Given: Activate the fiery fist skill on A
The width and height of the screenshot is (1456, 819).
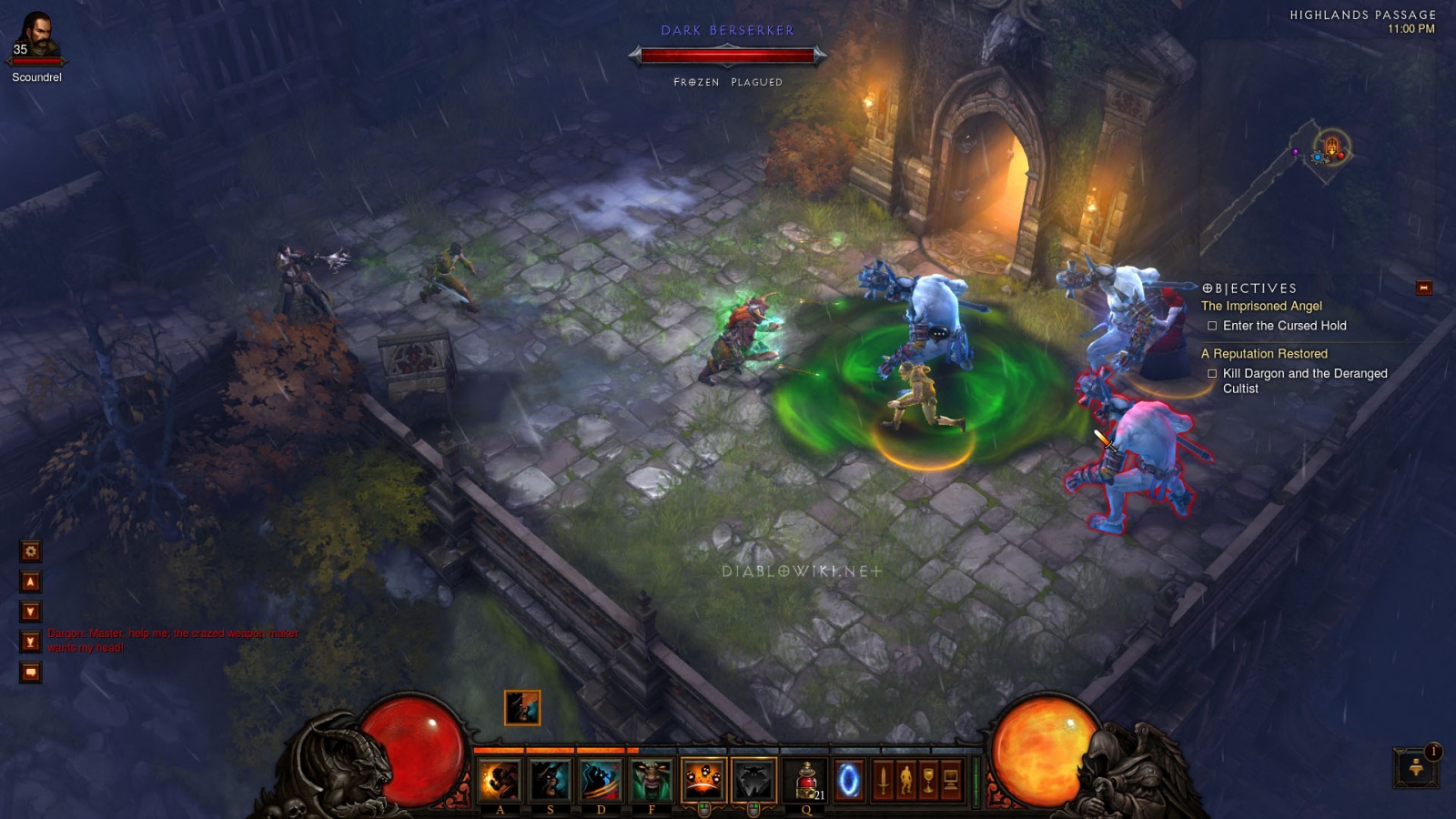Looking at the screenshot, I should 500,780.
